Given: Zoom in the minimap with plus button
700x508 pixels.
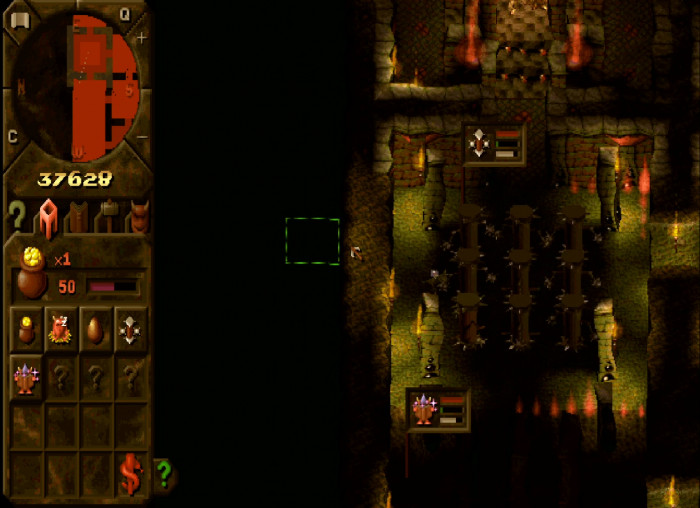Looking at the screenshot, I should (141, 38).
